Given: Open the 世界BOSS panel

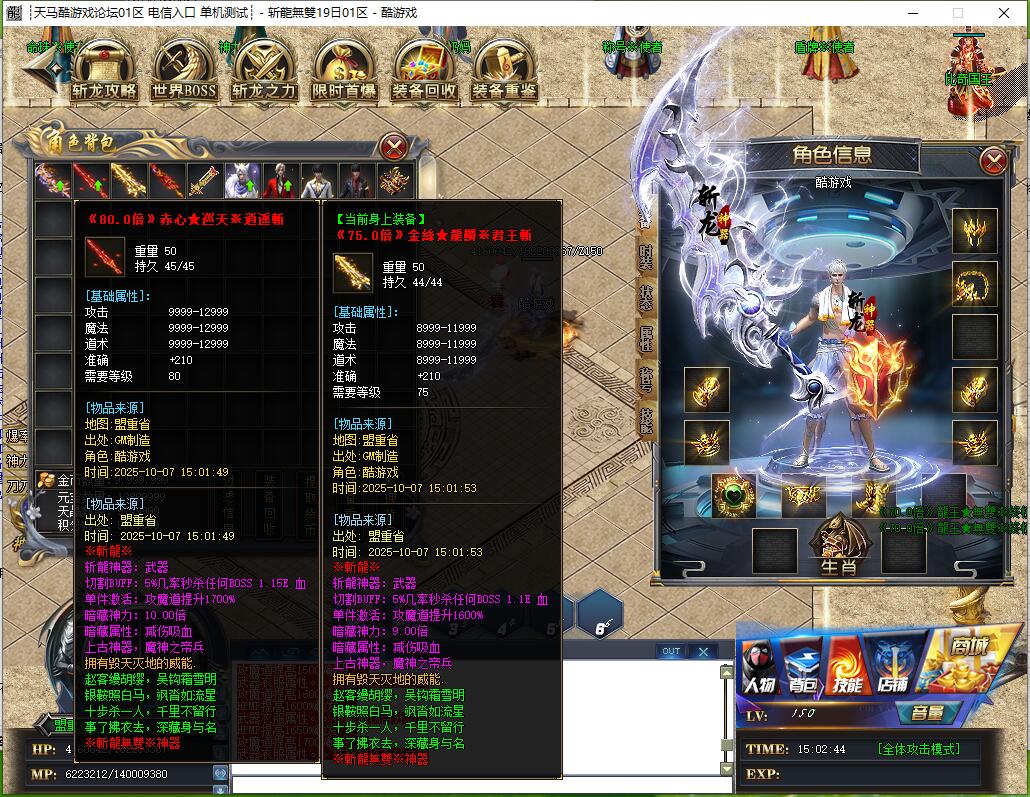Looking at the screenshot, I should pyautogui.click(x=184, y=72).
